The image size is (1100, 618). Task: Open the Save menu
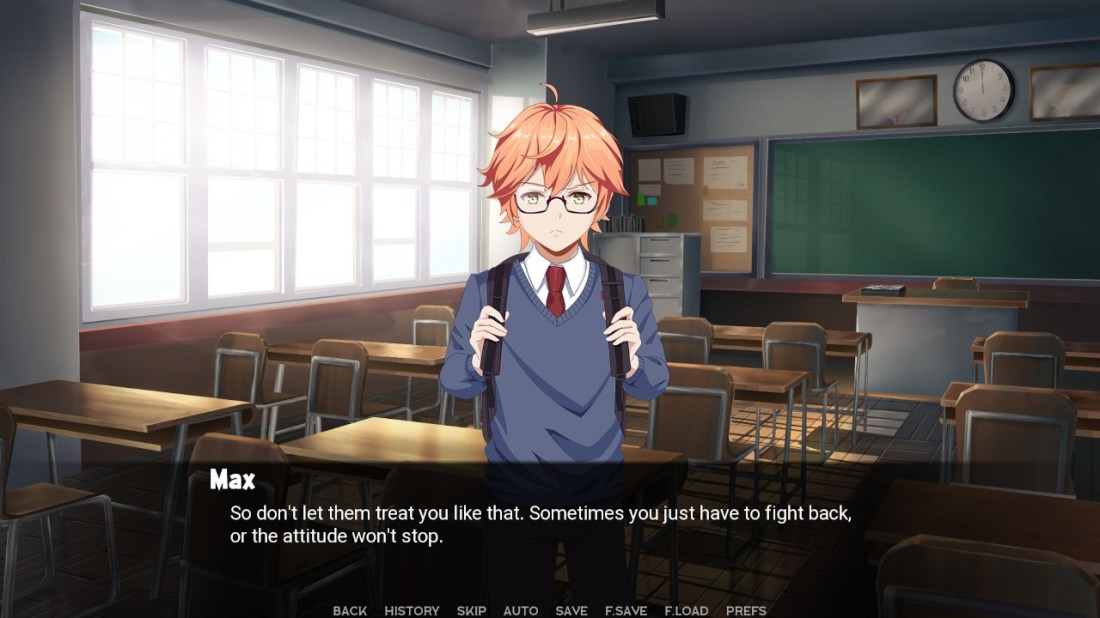tap(572, 610)
